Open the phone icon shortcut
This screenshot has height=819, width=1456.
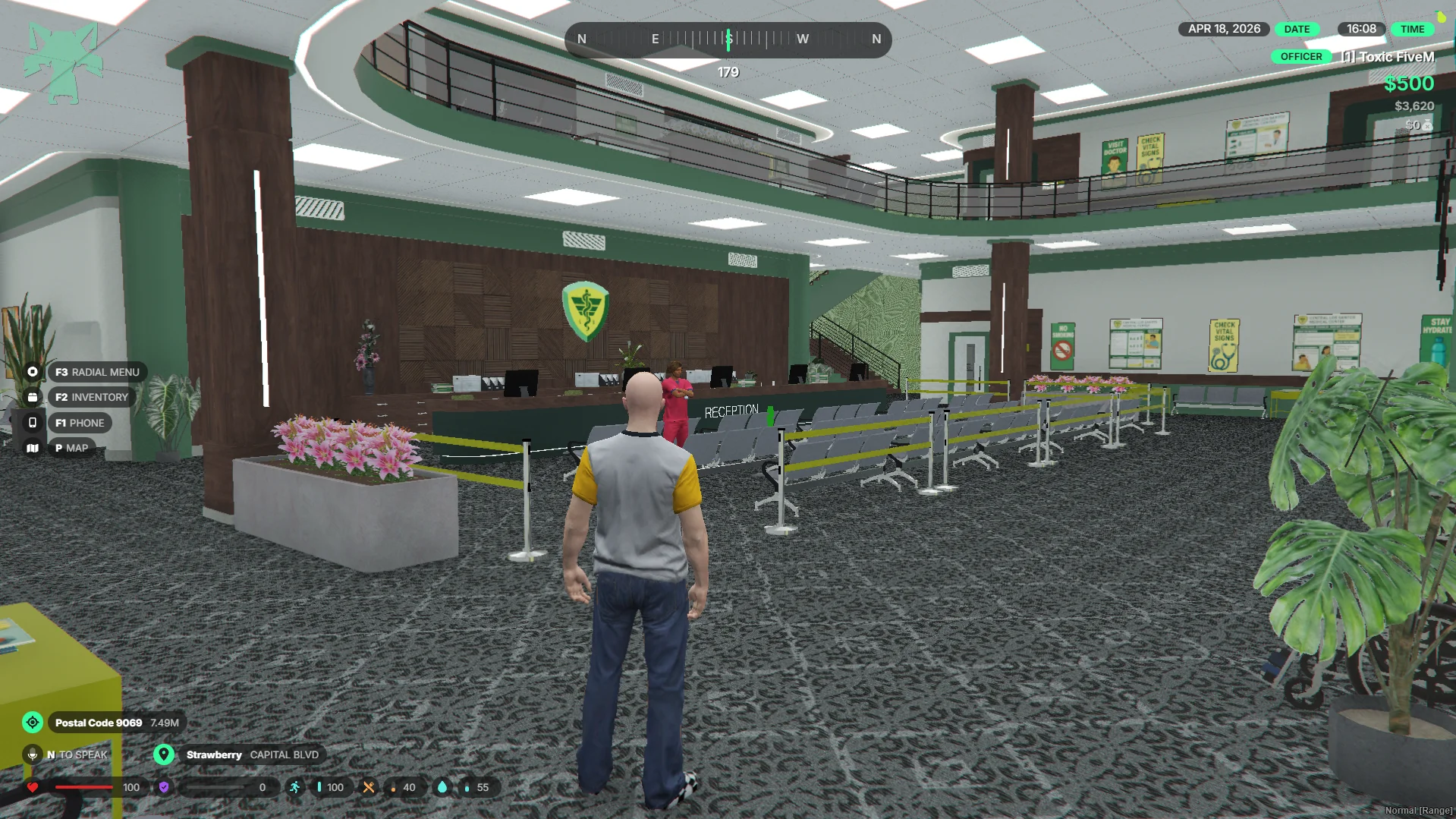[33, 423]
